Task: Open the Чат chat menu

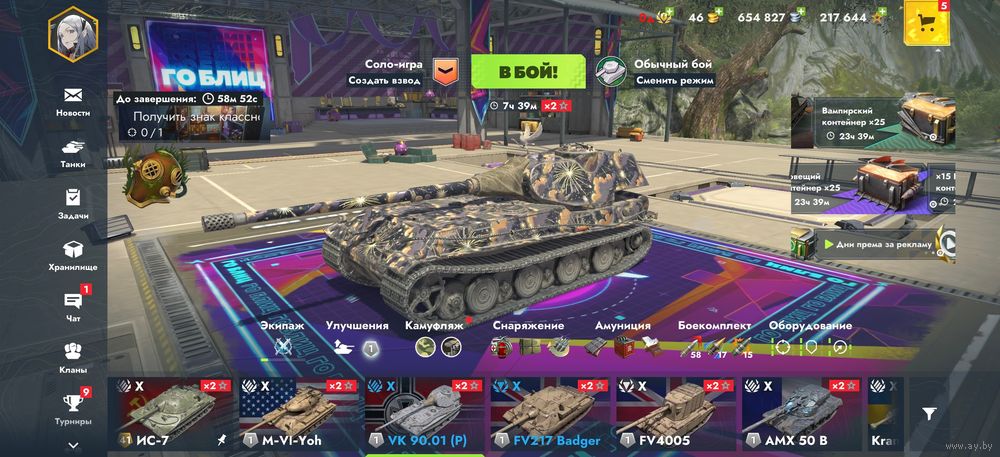Action: pyautogui.click(x=72, y=305)
